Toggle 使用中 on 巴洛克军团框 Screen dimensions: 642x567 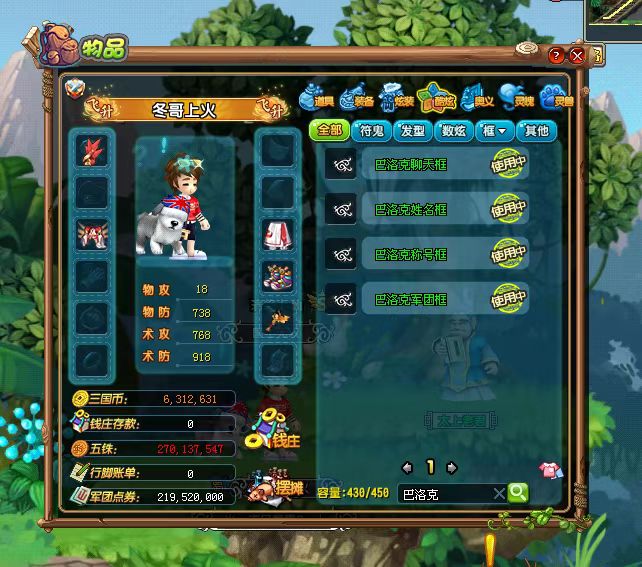(x=508, y=298)
